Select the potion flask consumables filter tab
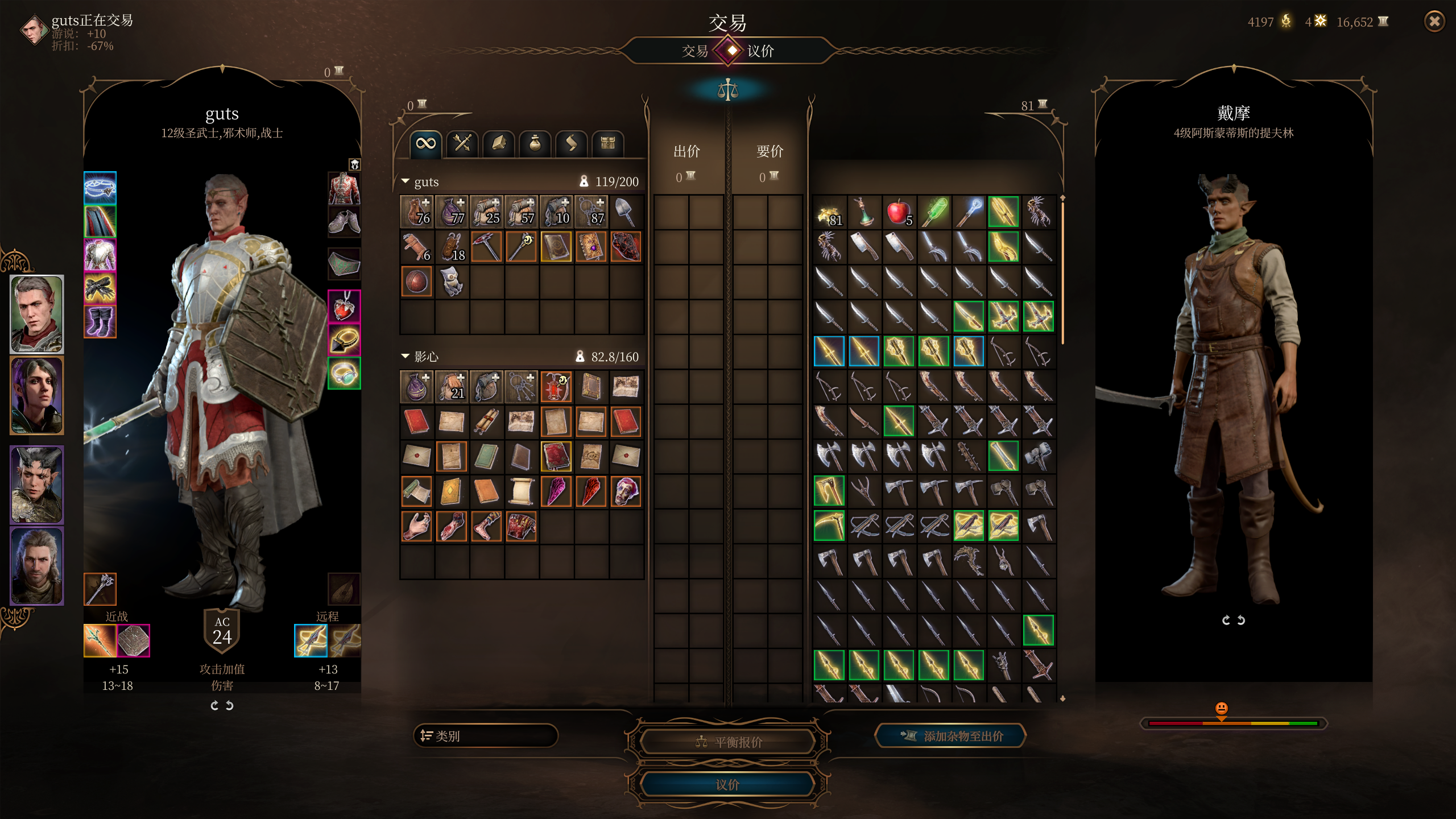 coord(535,143)
